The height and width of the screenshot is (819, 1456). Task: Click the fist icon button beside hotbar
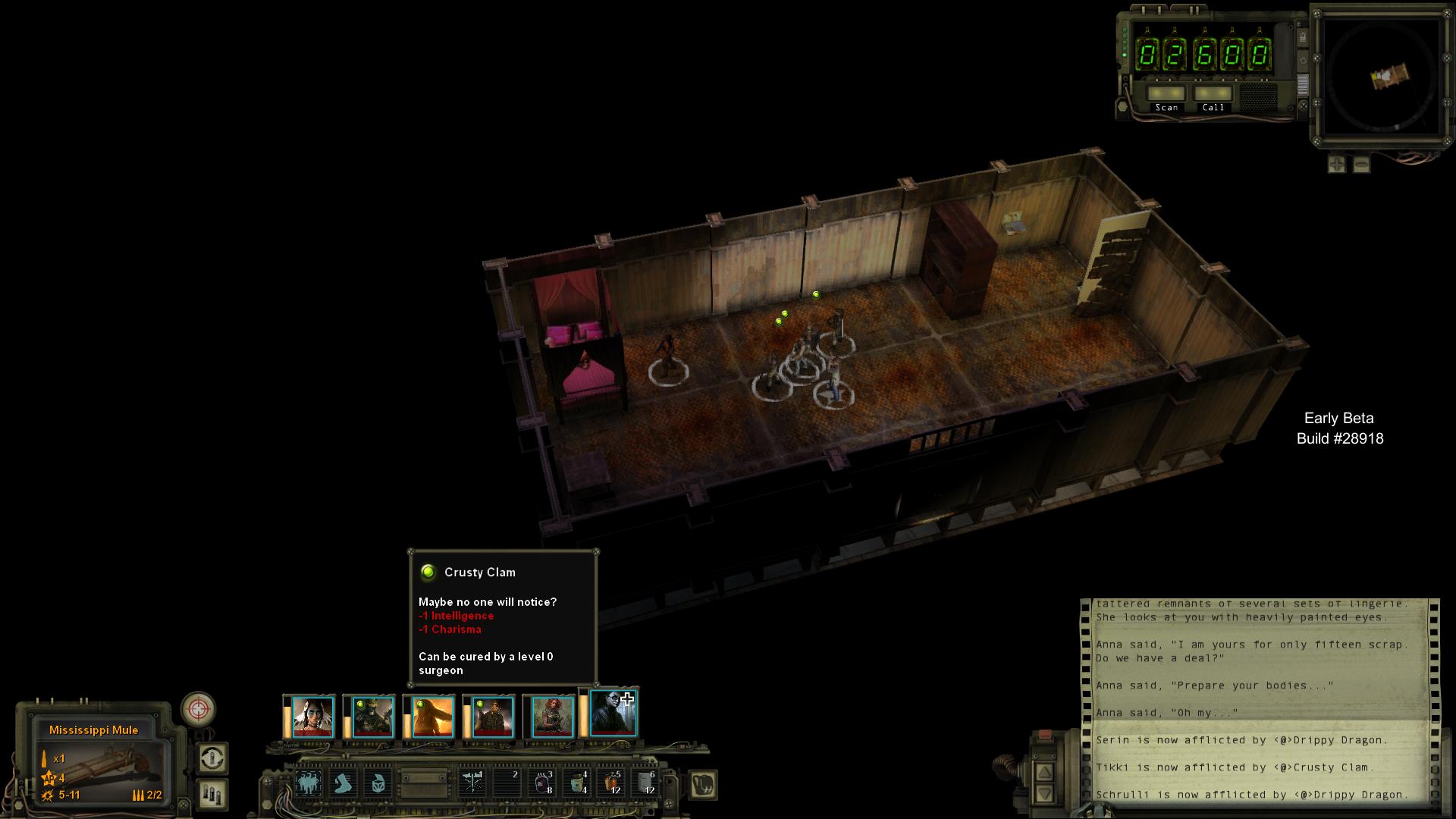point(703,784)
